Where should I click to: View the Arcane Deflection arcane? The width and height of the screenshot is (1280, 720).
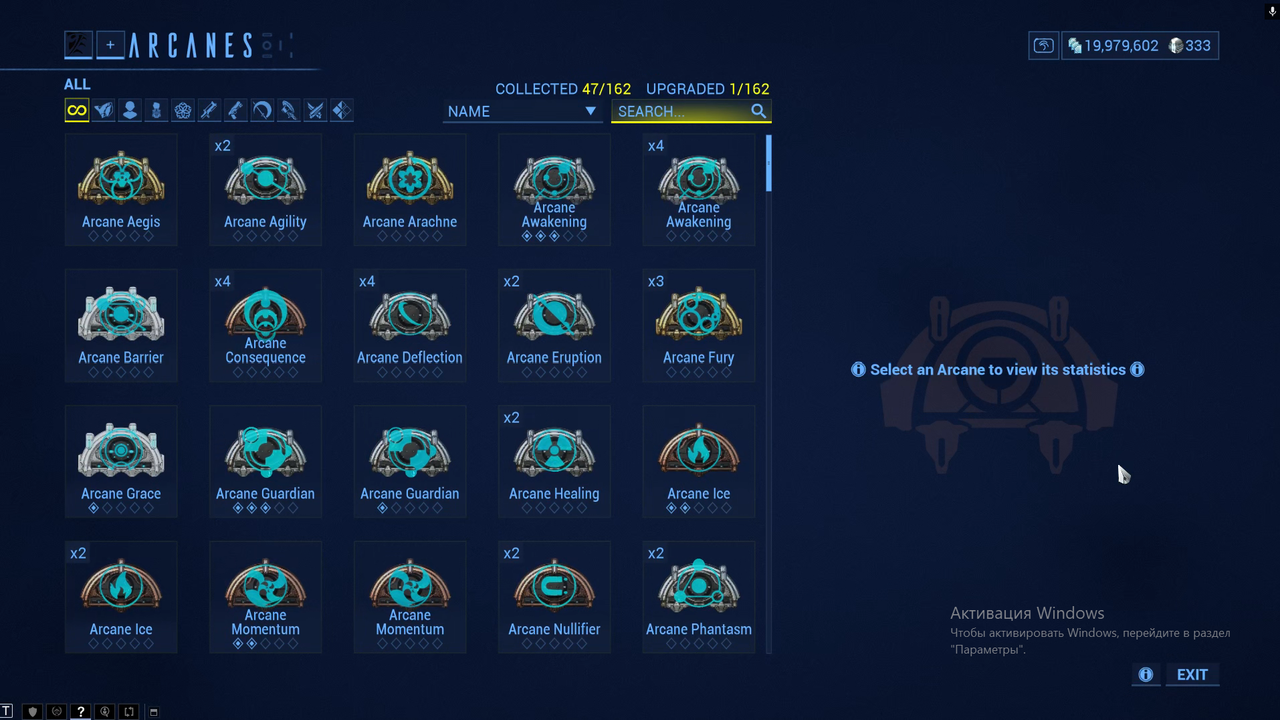coord(410,325)
